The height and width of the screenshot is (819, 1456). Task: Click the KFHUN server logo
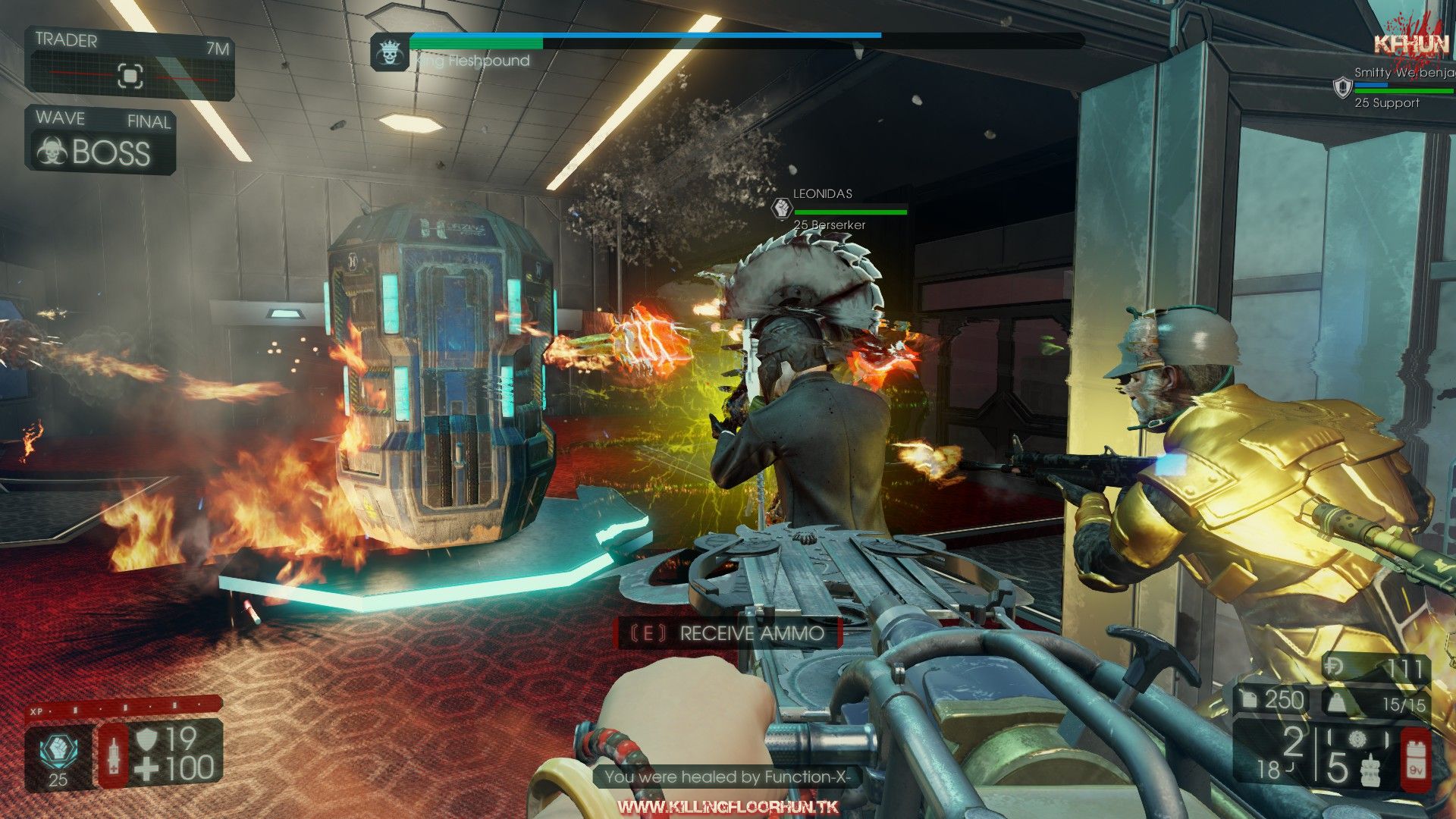[1411, 44]
